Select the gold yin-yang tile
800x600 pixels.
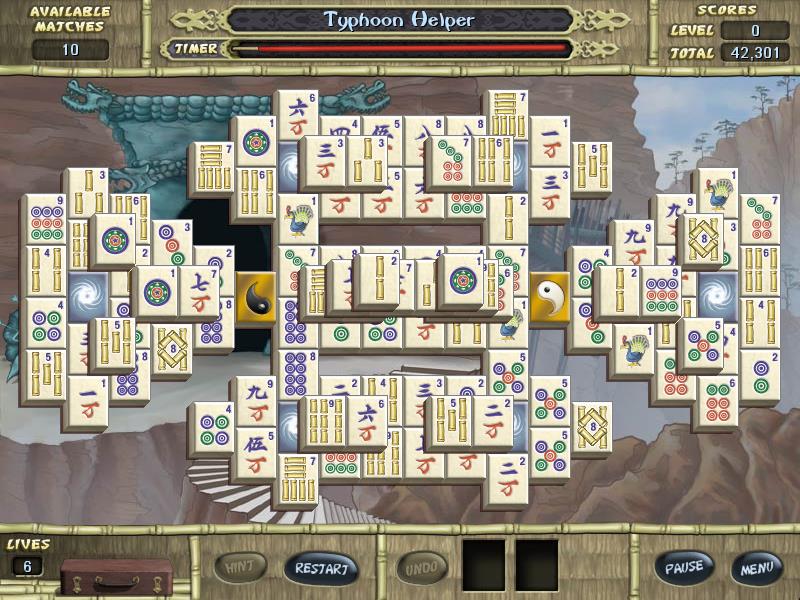click(549, 297)
